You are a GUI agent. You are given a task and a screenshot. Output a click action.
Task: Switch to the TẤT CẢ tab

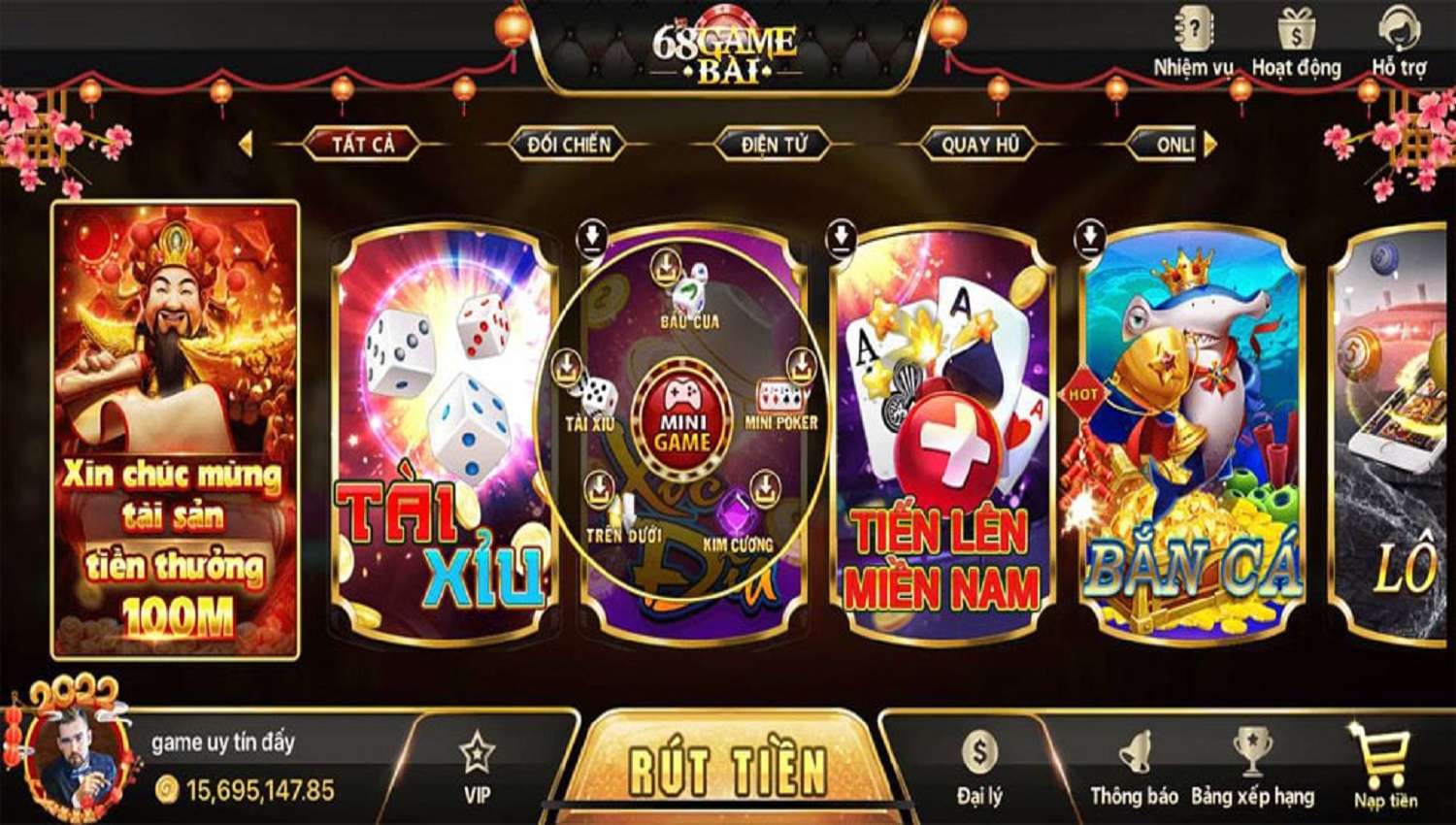363,145
